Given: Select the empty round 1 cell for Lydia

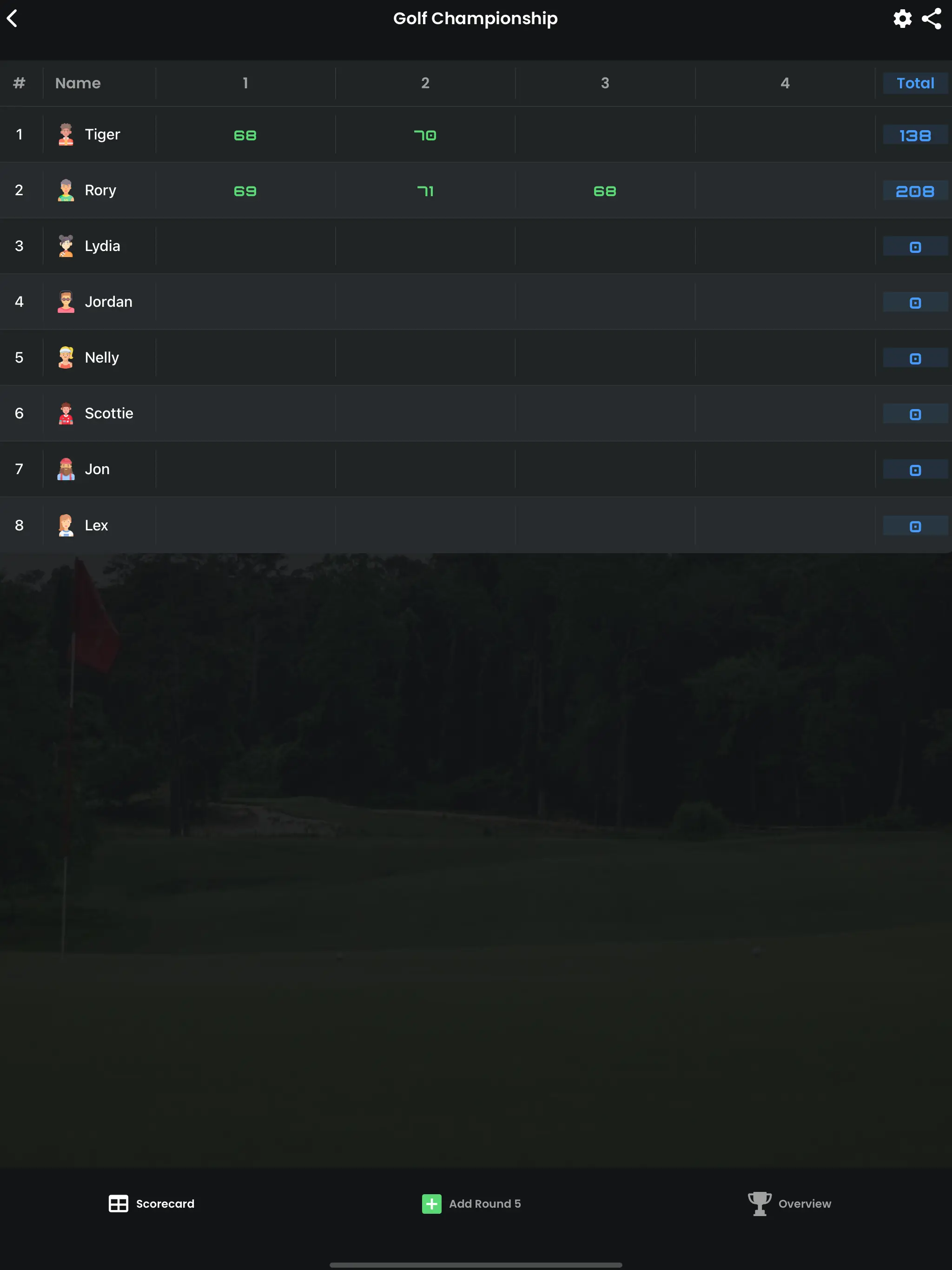Looking at the screenshot, I should tap(245, 246).
